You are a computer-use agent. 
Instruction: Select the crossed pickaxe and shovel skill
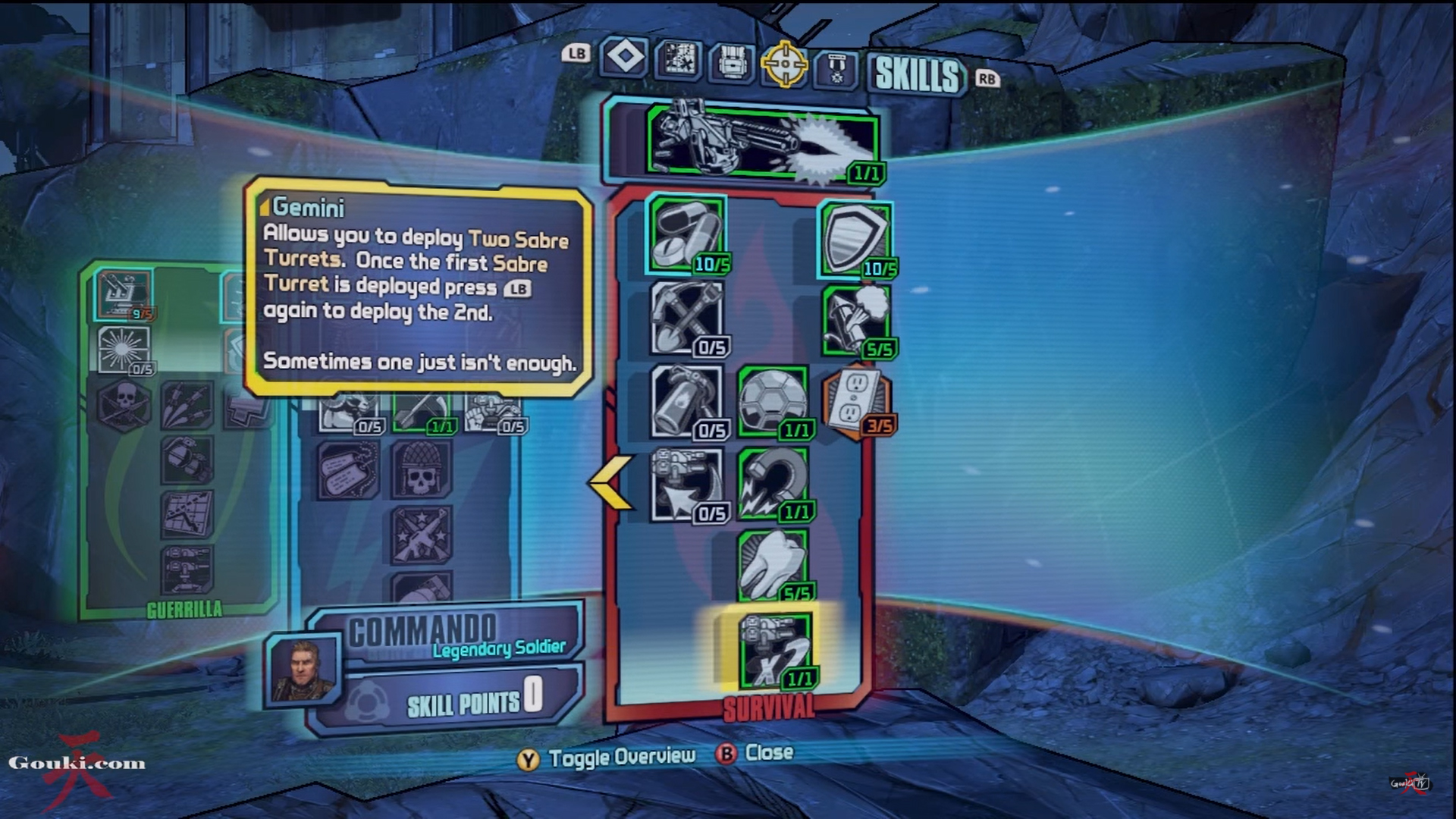click(x=687, y=318)
